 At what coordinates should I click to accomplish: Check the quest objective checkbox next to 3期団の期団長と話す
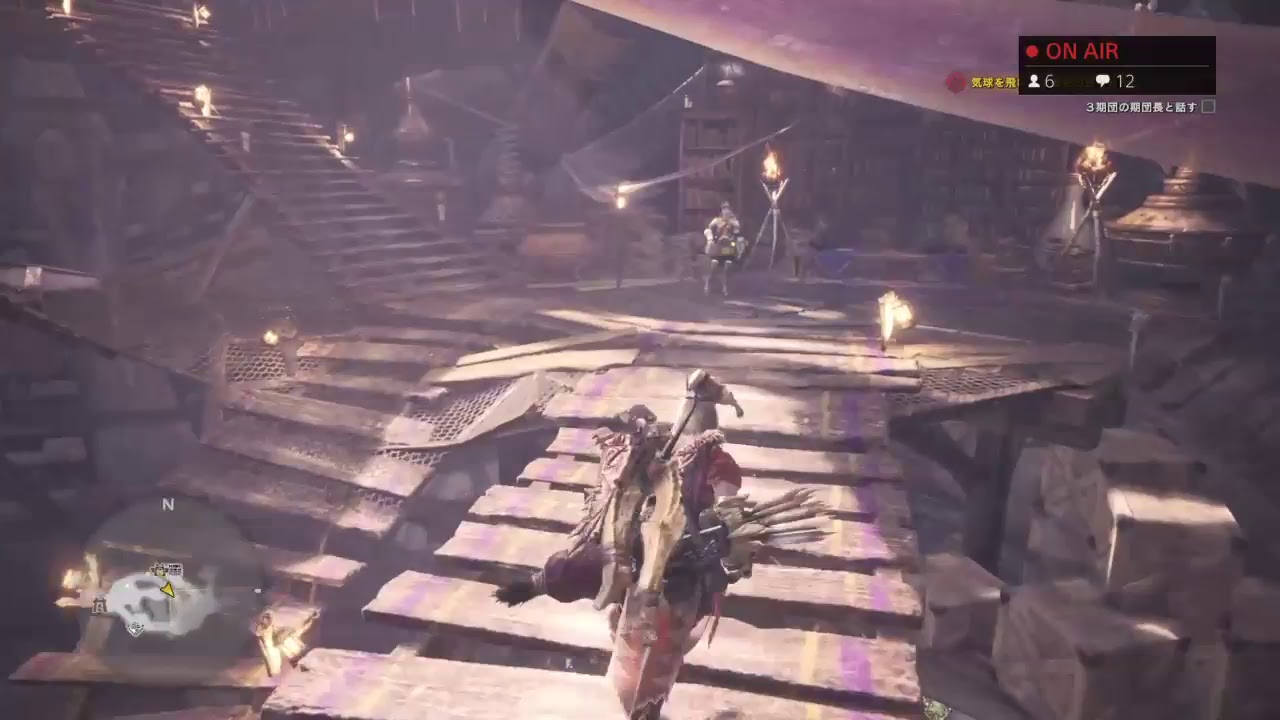[1208, 105]
